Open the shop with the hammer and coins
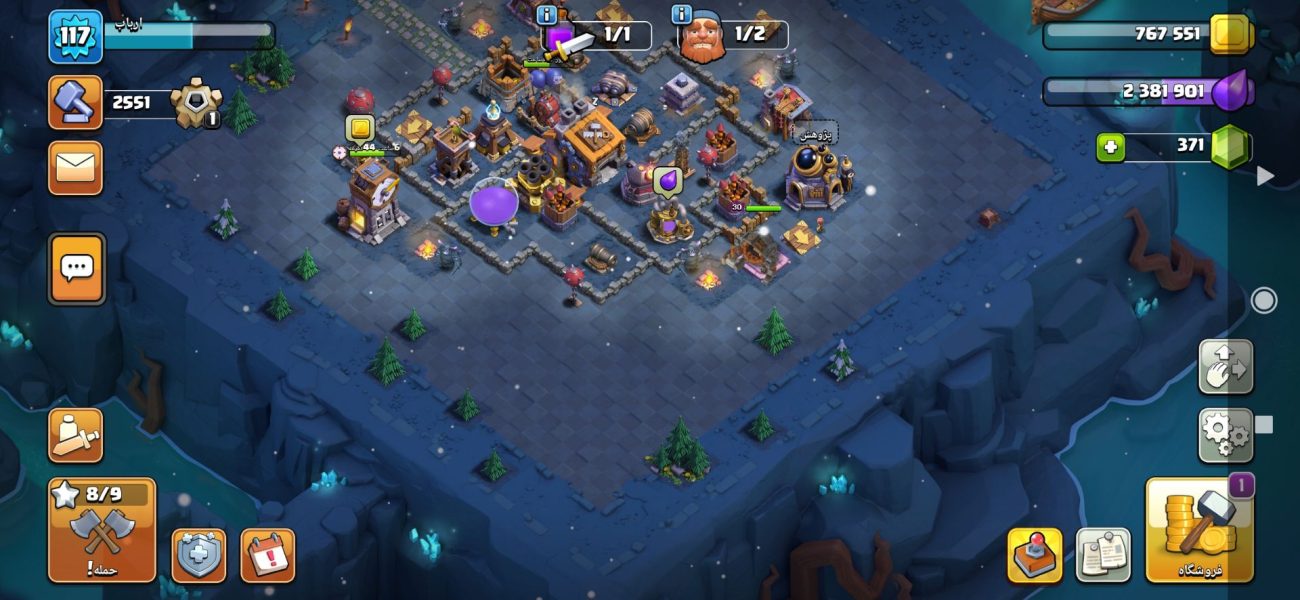The height and width of the screenshot is (600, 1300). coord(1199,530)
